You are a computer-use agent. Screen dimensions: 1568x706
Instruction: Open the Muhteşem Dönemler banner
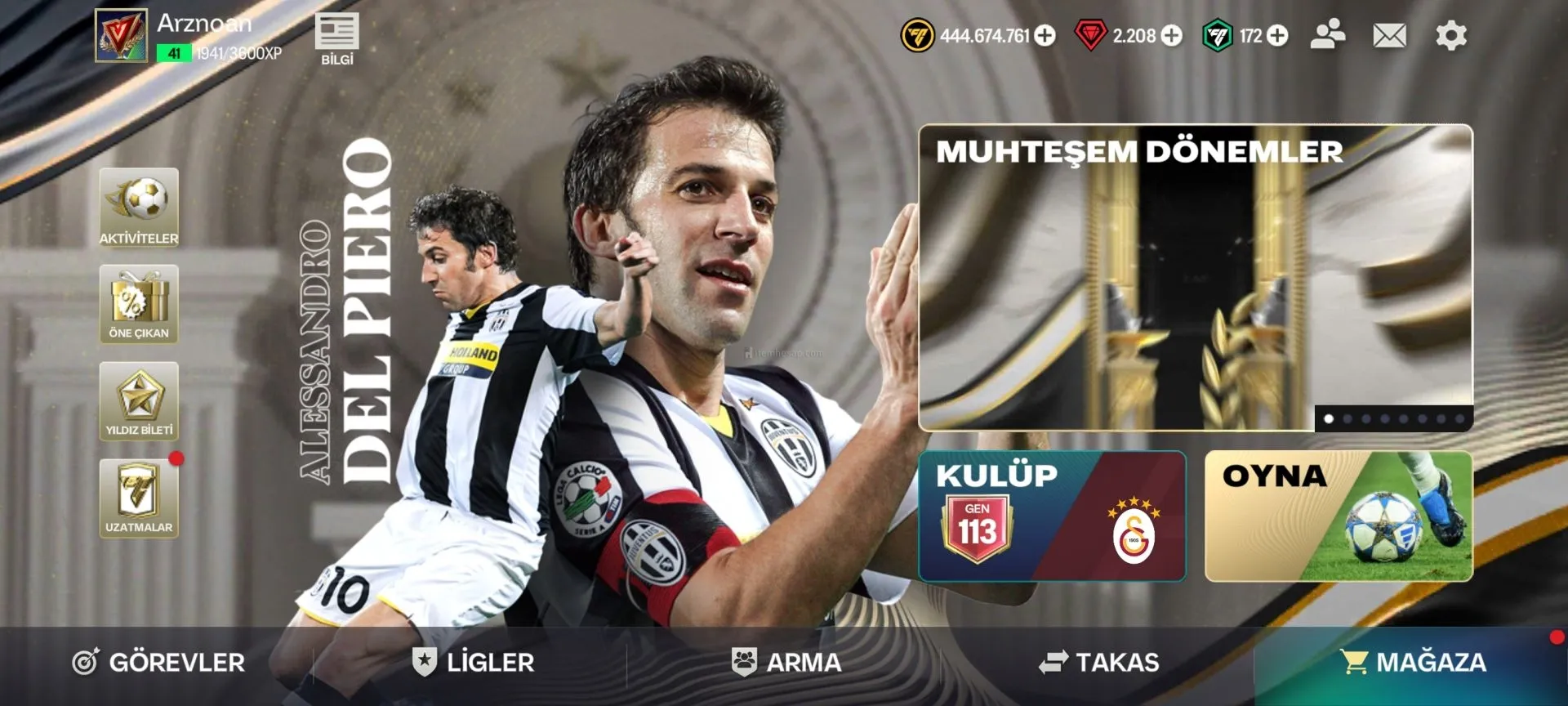pyautogui.click(x=1195, y=278)
